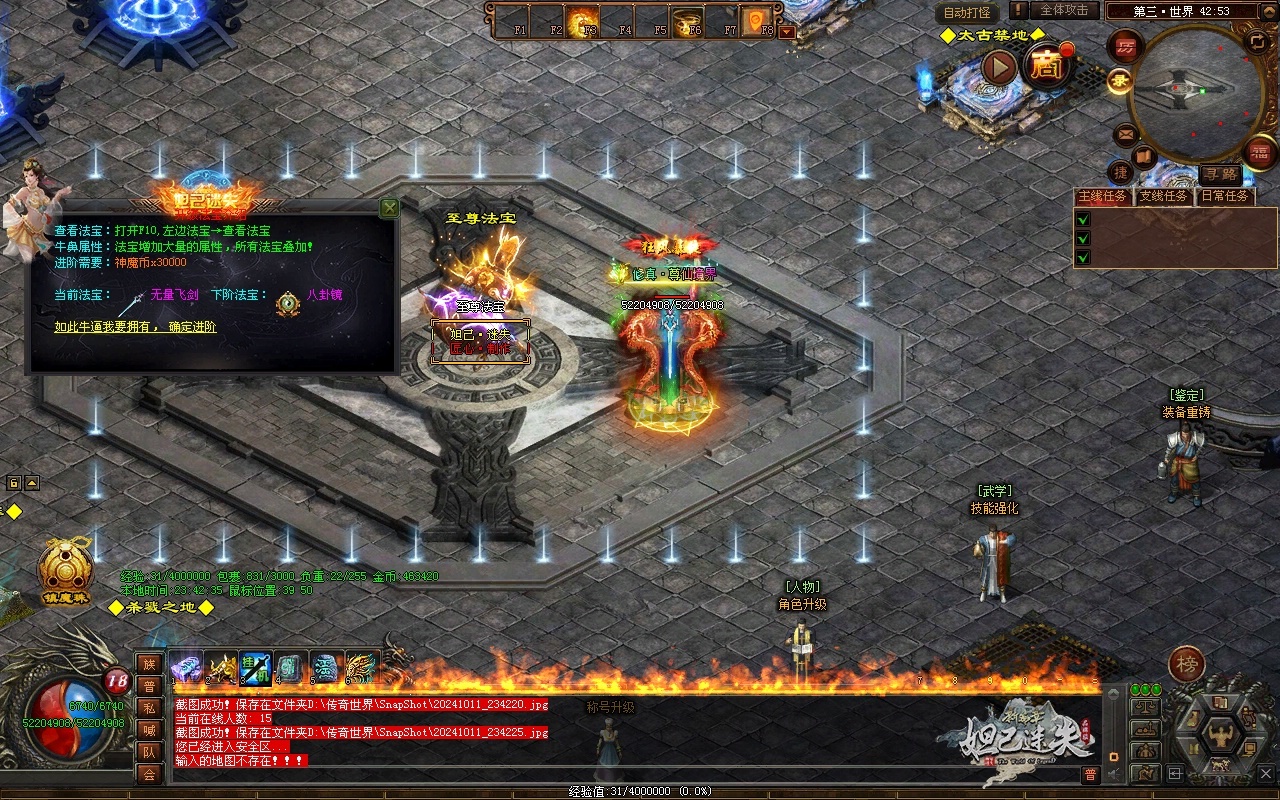Click the round play arrow button
The height and width of the screenshot is (800, 1280).
[998, 68]
